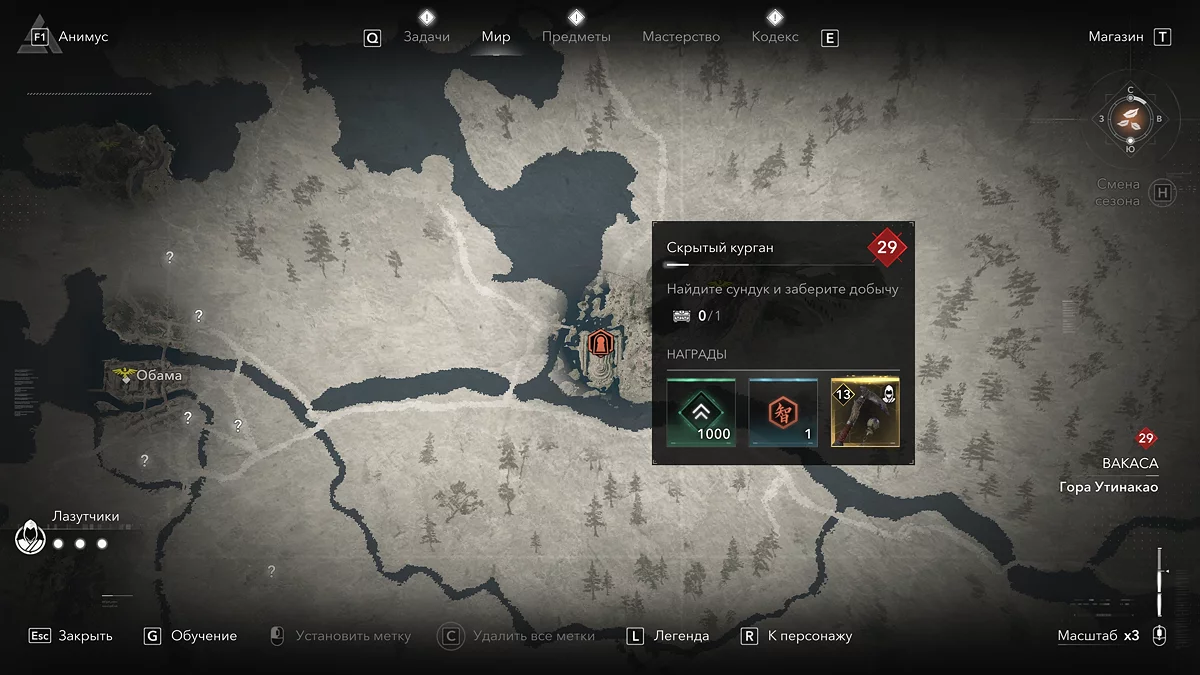This screenshot has height=675, width=1200.
Task: Click the compass season emblem
Action: coord(1130,118)
